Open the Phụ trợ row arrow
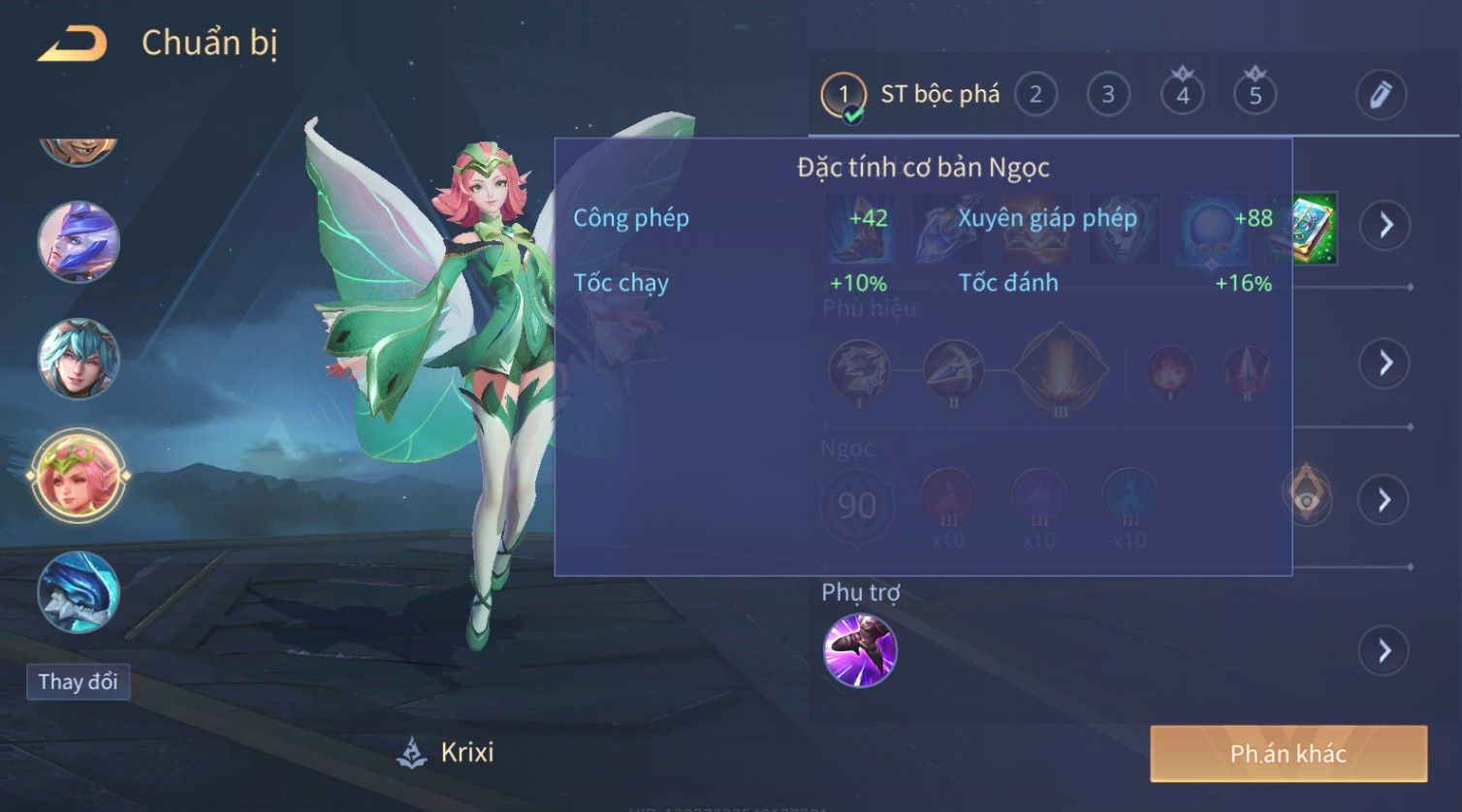 (x=1384, y=650)
